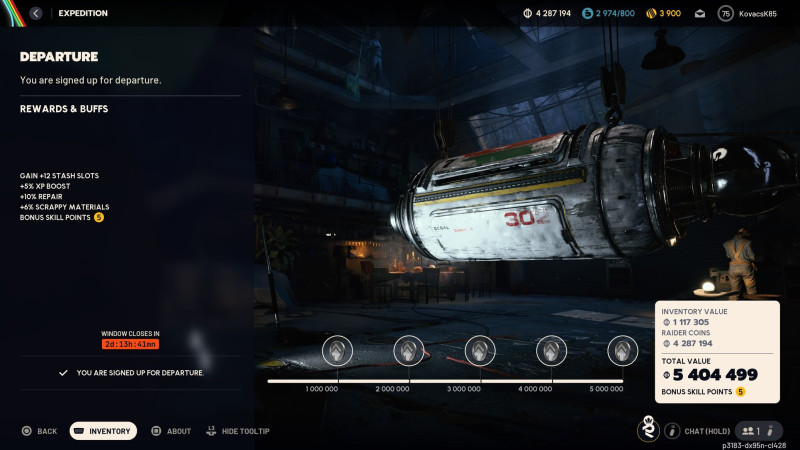Click the 3 900 gold currency counter
800x450 pixels.
pyautogui.click(x=664, y=14)
